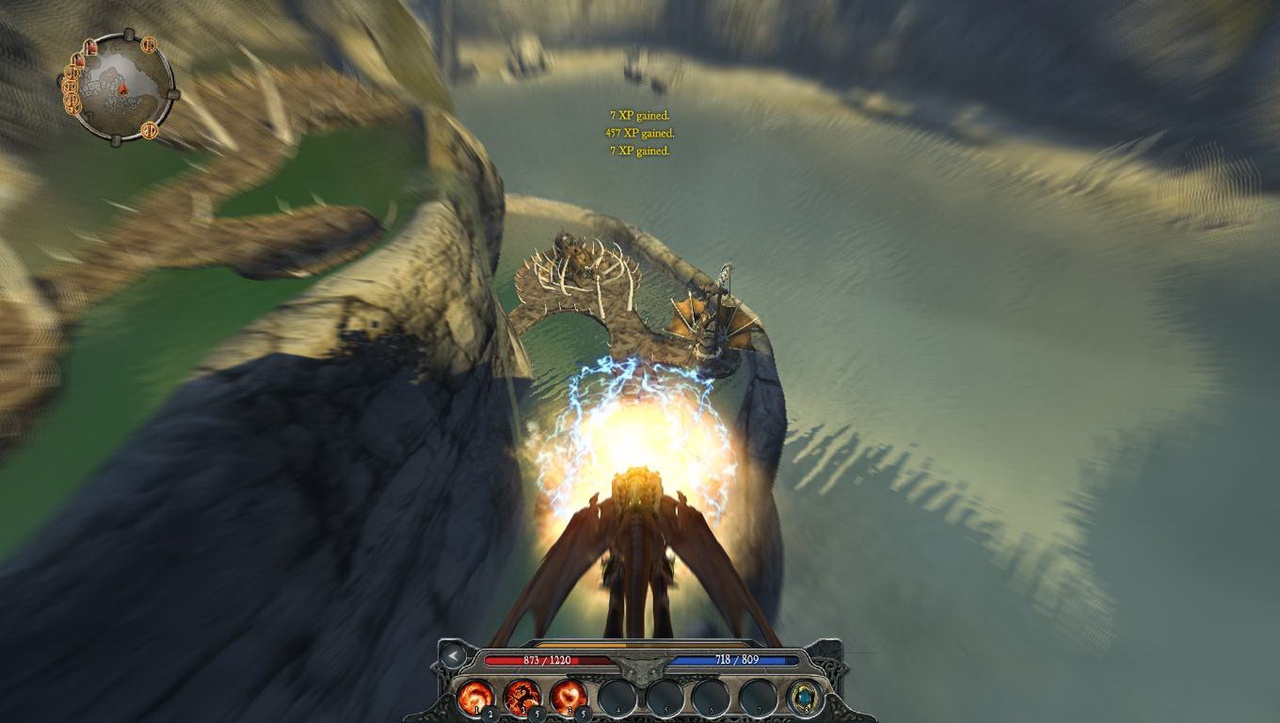Click the player arrow marker on the minimap

(x=122, y=89)
